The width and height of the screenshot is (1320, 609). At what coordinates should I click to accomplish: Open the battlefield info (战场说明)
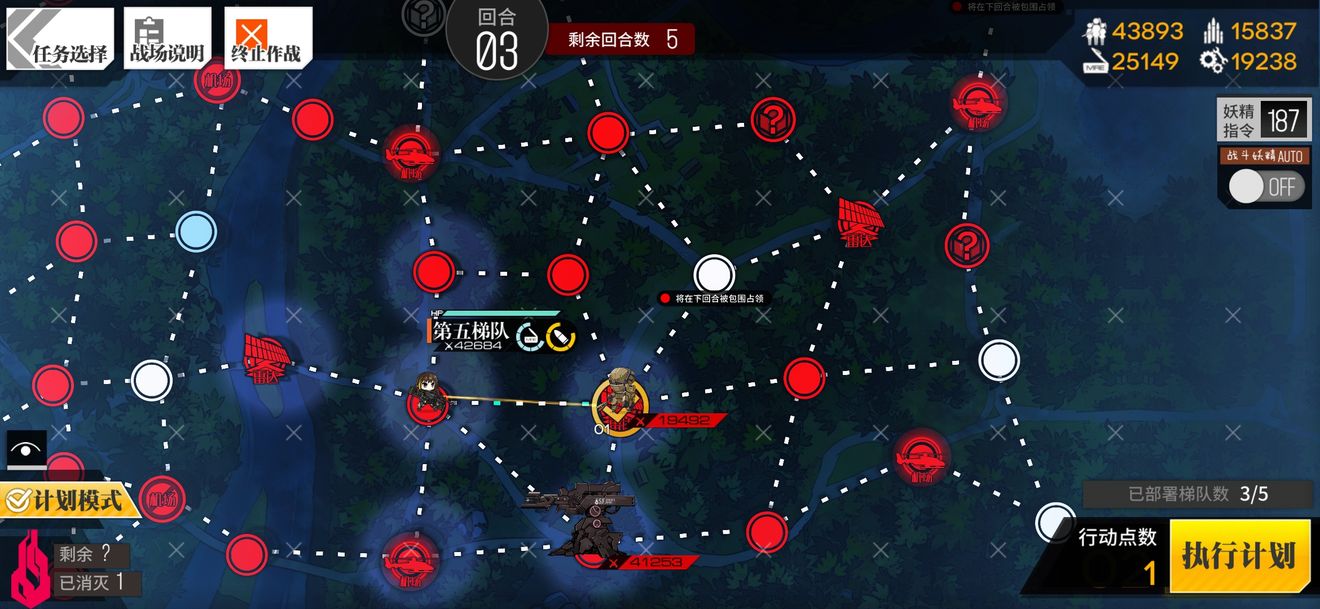167,39
